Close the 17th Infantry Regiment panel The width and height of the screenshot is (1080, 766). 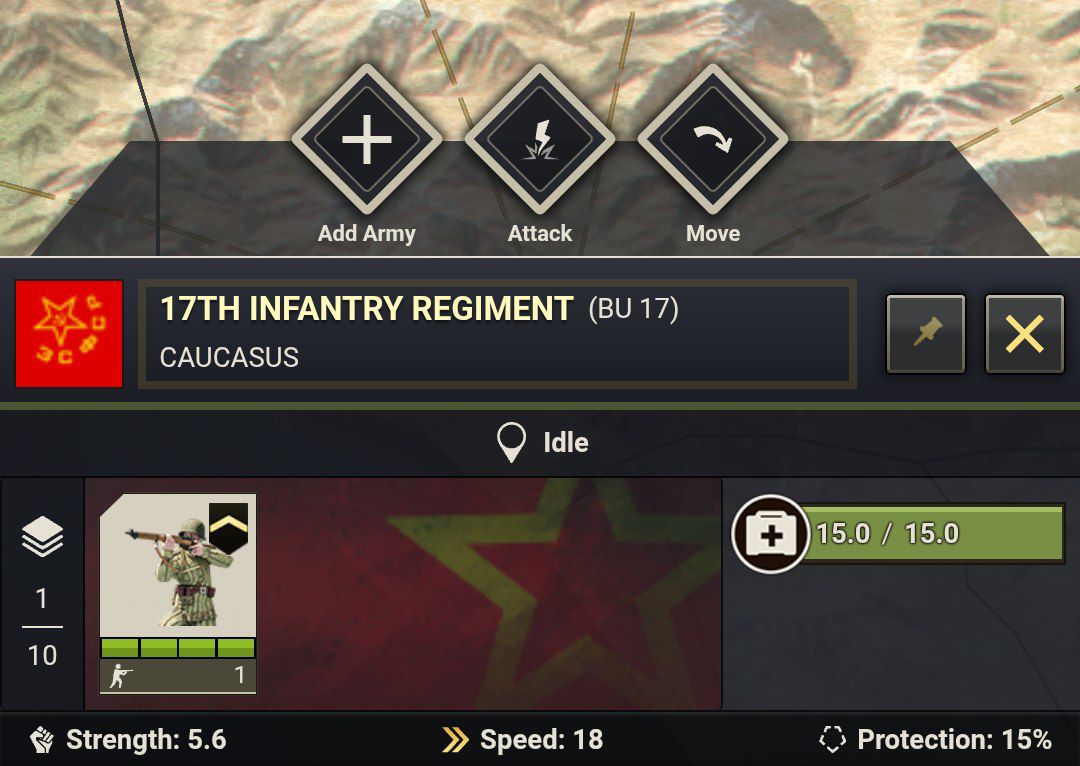pos(1025,334)
